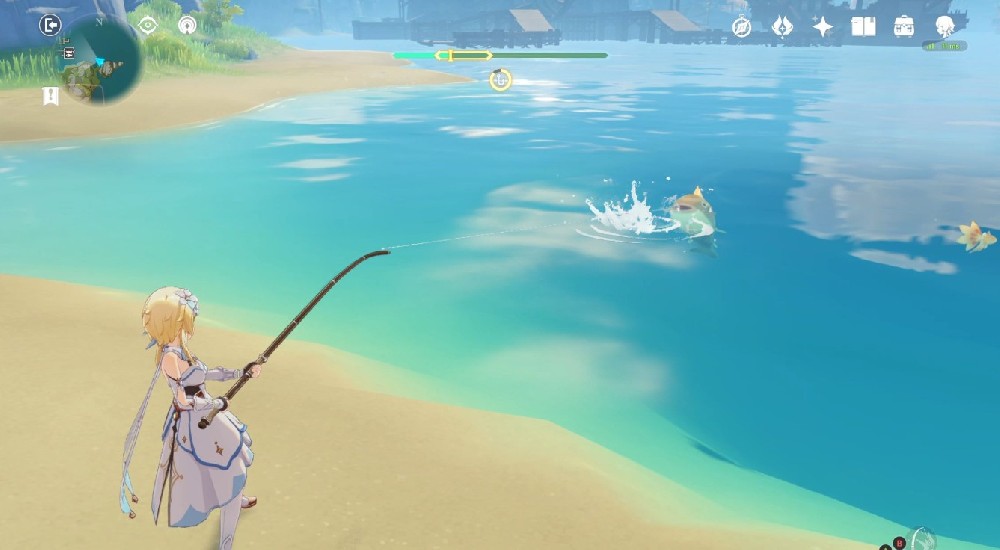Viewport: 1000px width, 550px height.
Task: Open the broadcast signal icon
Action: [187, 25]
